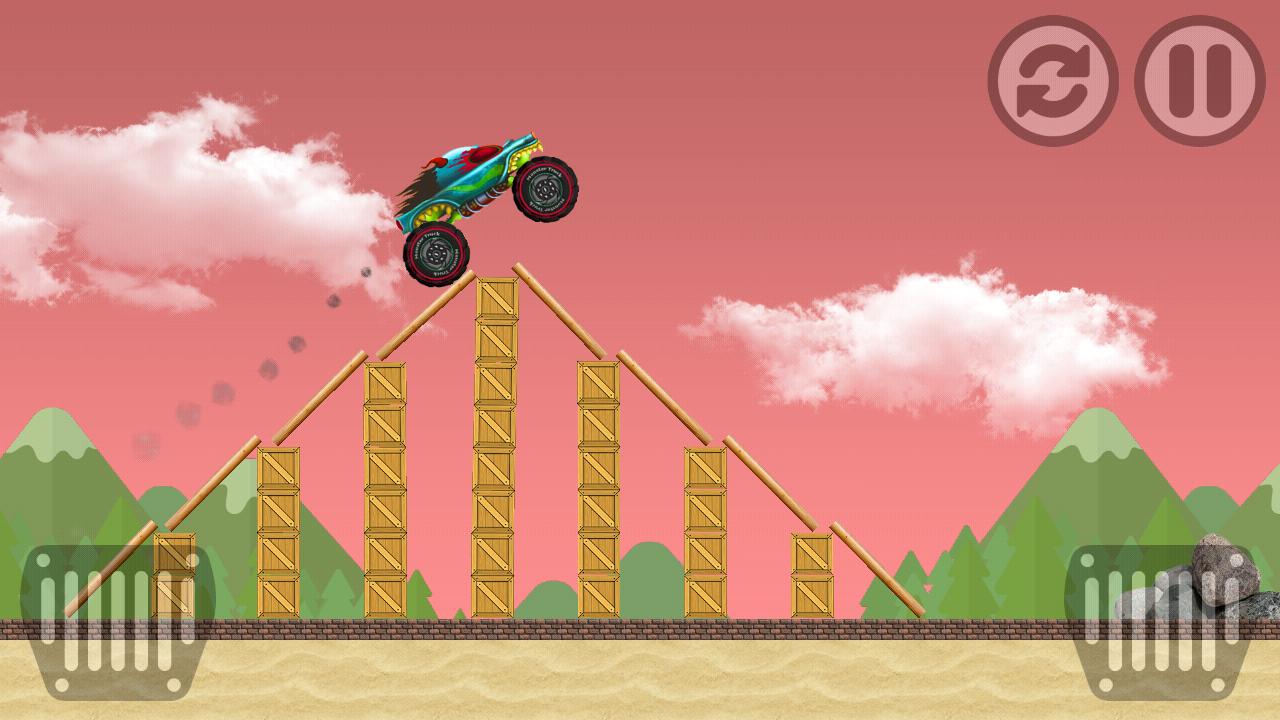Click the truck's rear wheel

pos(434,251)
